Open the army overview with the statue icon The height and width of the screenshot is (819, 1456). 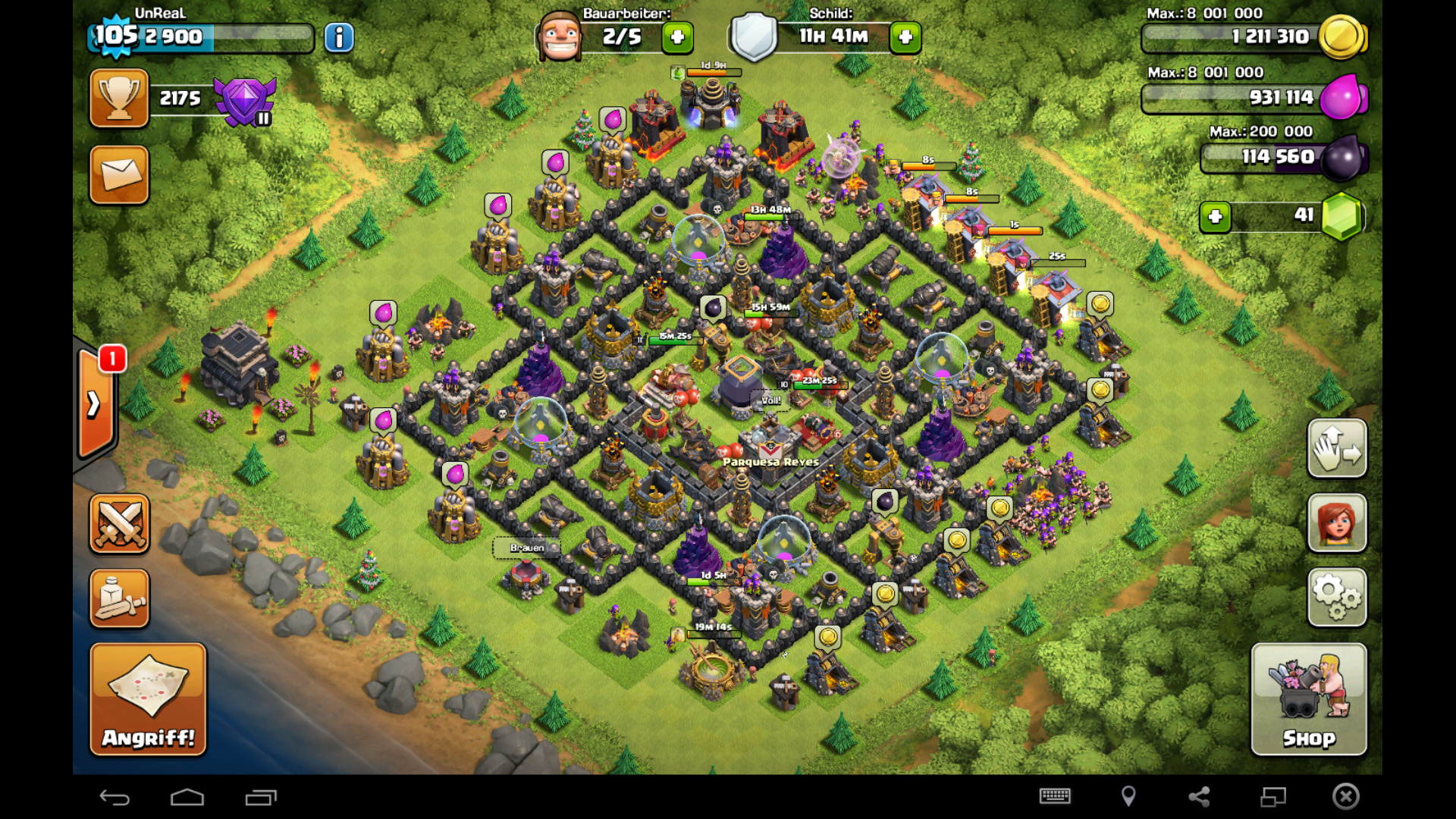point(119,599)
